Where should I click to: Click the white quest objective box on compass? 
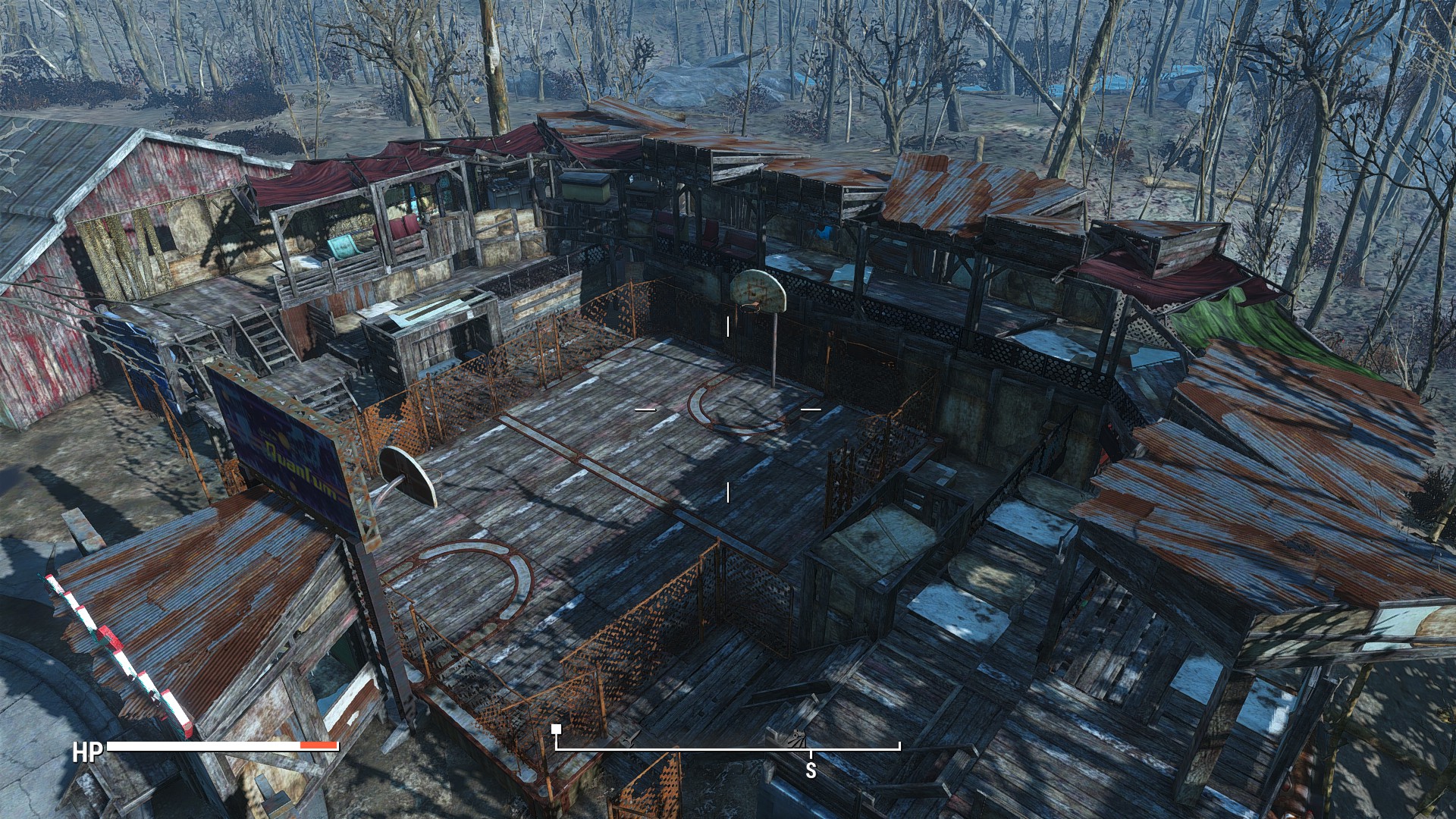click(557, 728)
